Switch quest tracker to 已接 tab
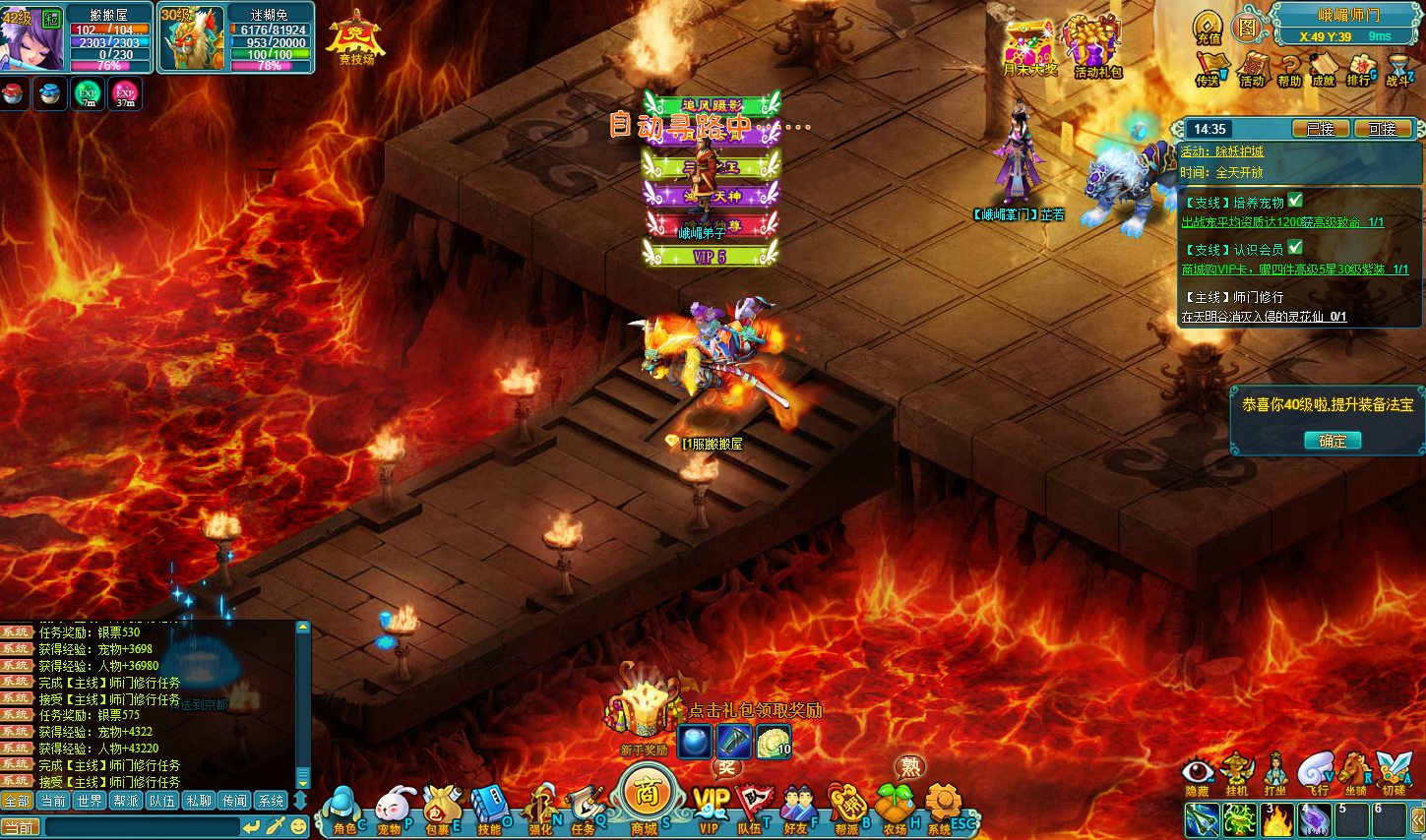The height and width of the screenshot is (840, 1426). 1320,129
